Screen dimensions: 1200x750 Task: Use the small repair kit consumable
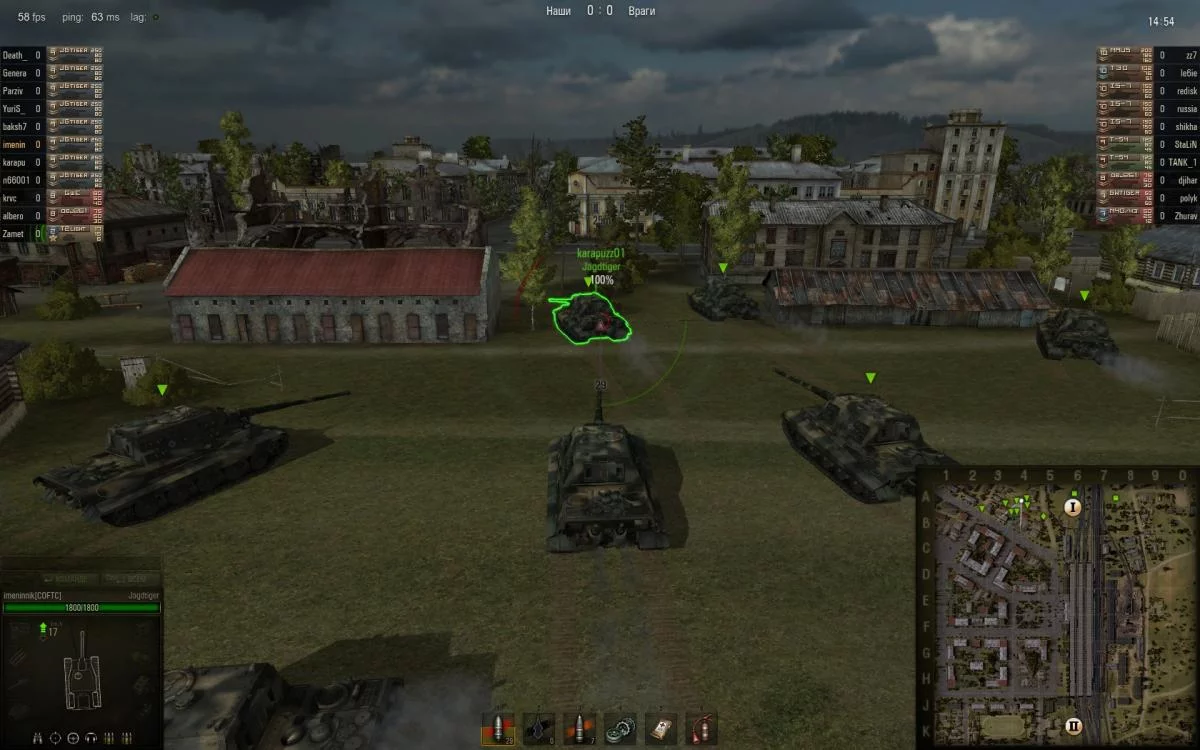[x=620, y=727]
